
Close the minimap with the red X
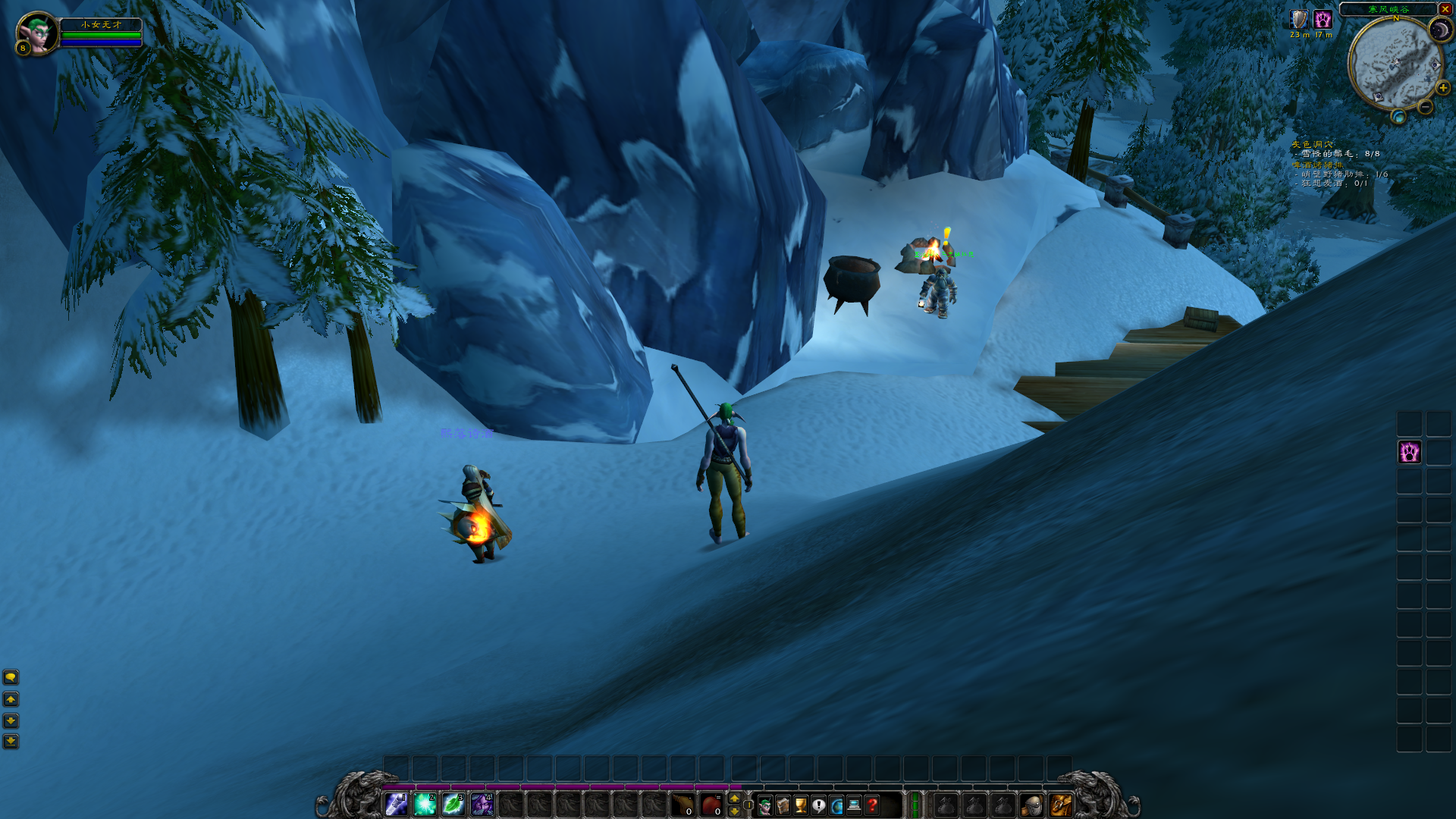pos(1445,9)
